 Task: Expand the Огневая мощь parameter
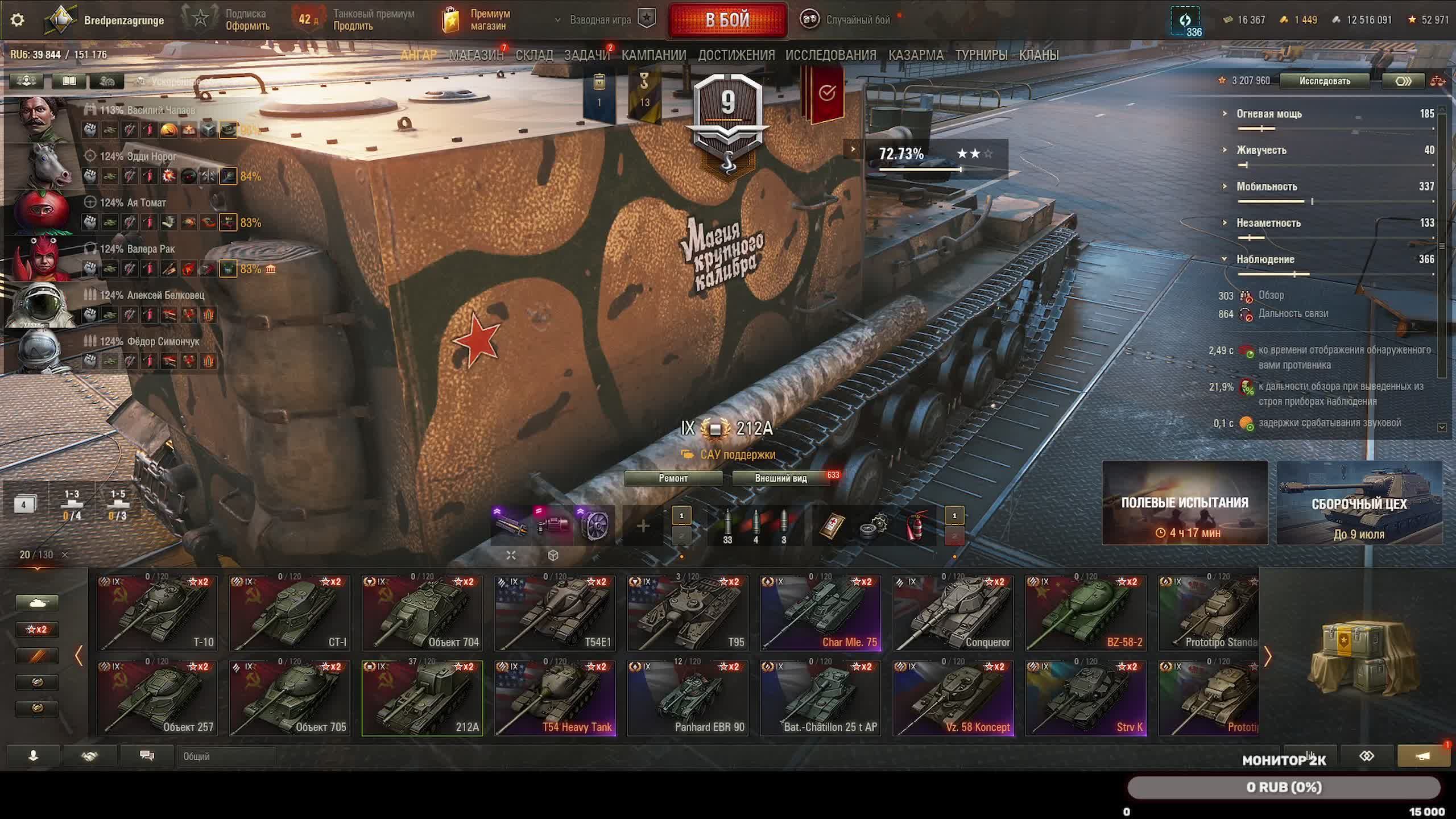(1269, 114)
